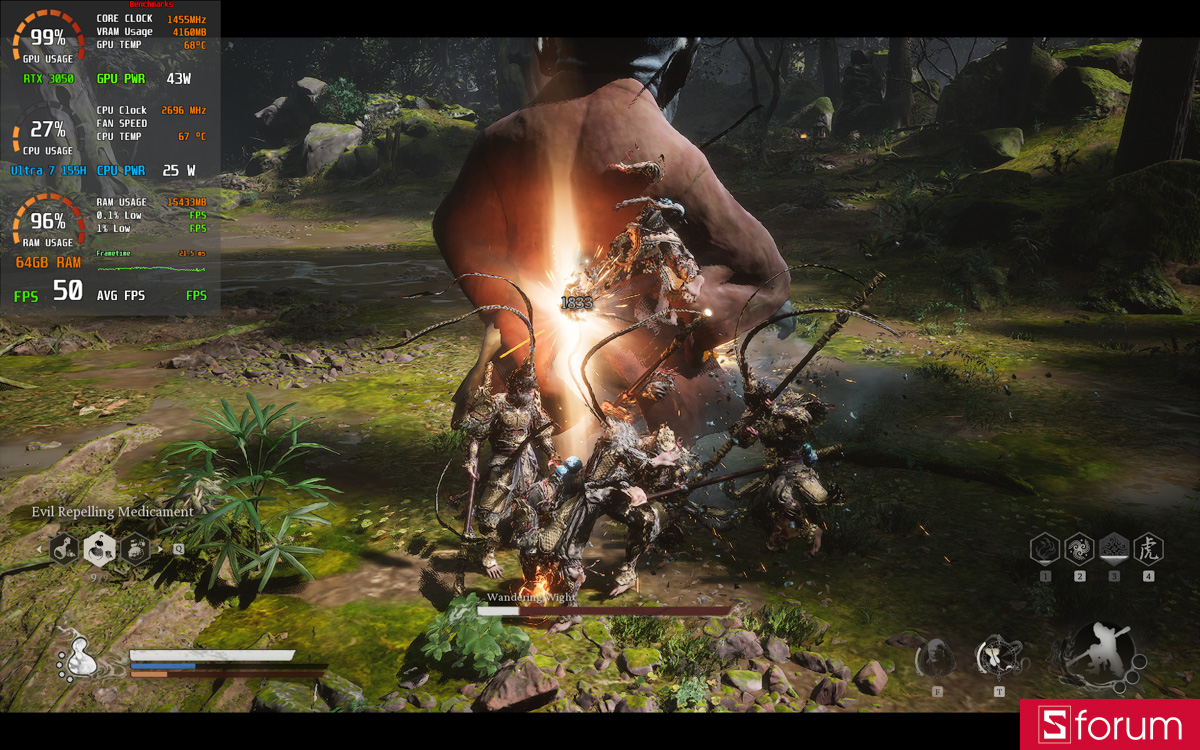Trigger the tiger character transformation spell
The height and width of the screenshot is (750, 1200).
point(1148,548)
